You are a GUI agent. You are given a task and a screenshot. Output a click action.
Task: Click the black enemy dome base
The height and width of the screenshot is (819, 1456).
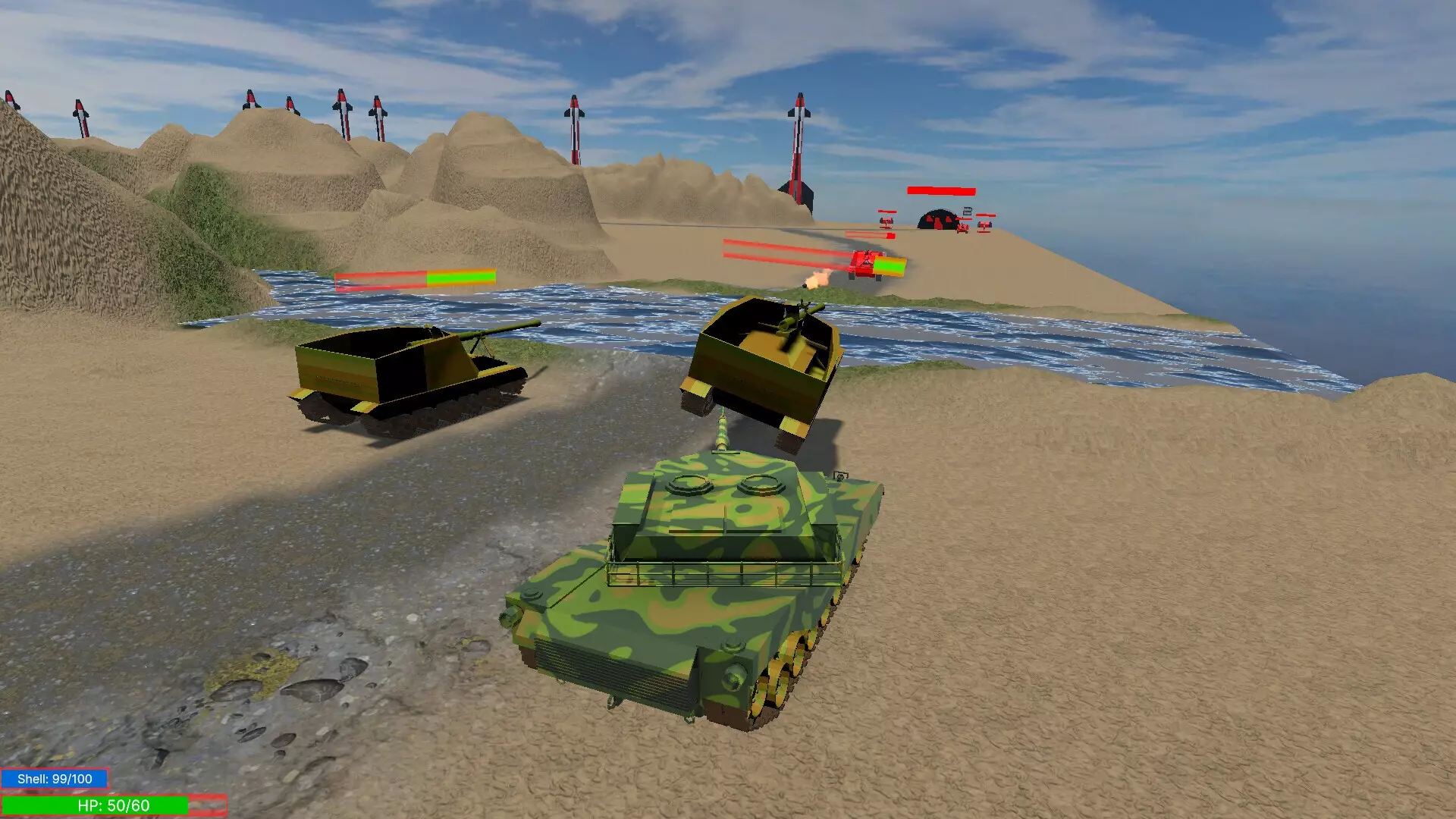click(x=937, y=221)
